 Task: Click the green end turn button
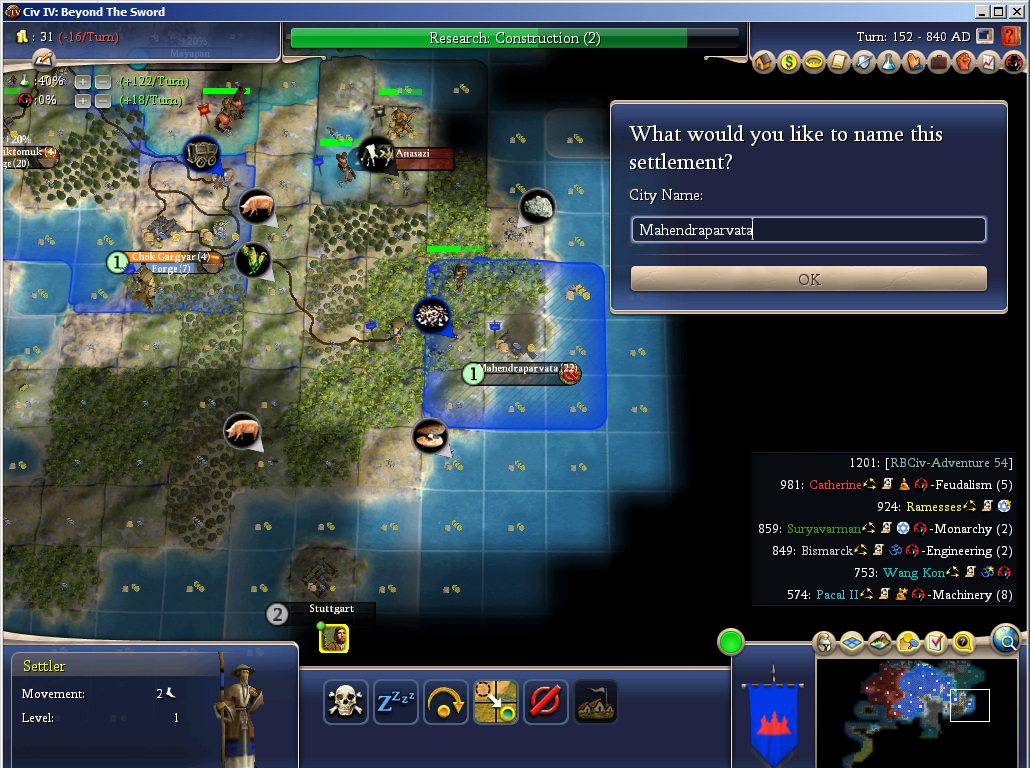[x=731, y=642]
